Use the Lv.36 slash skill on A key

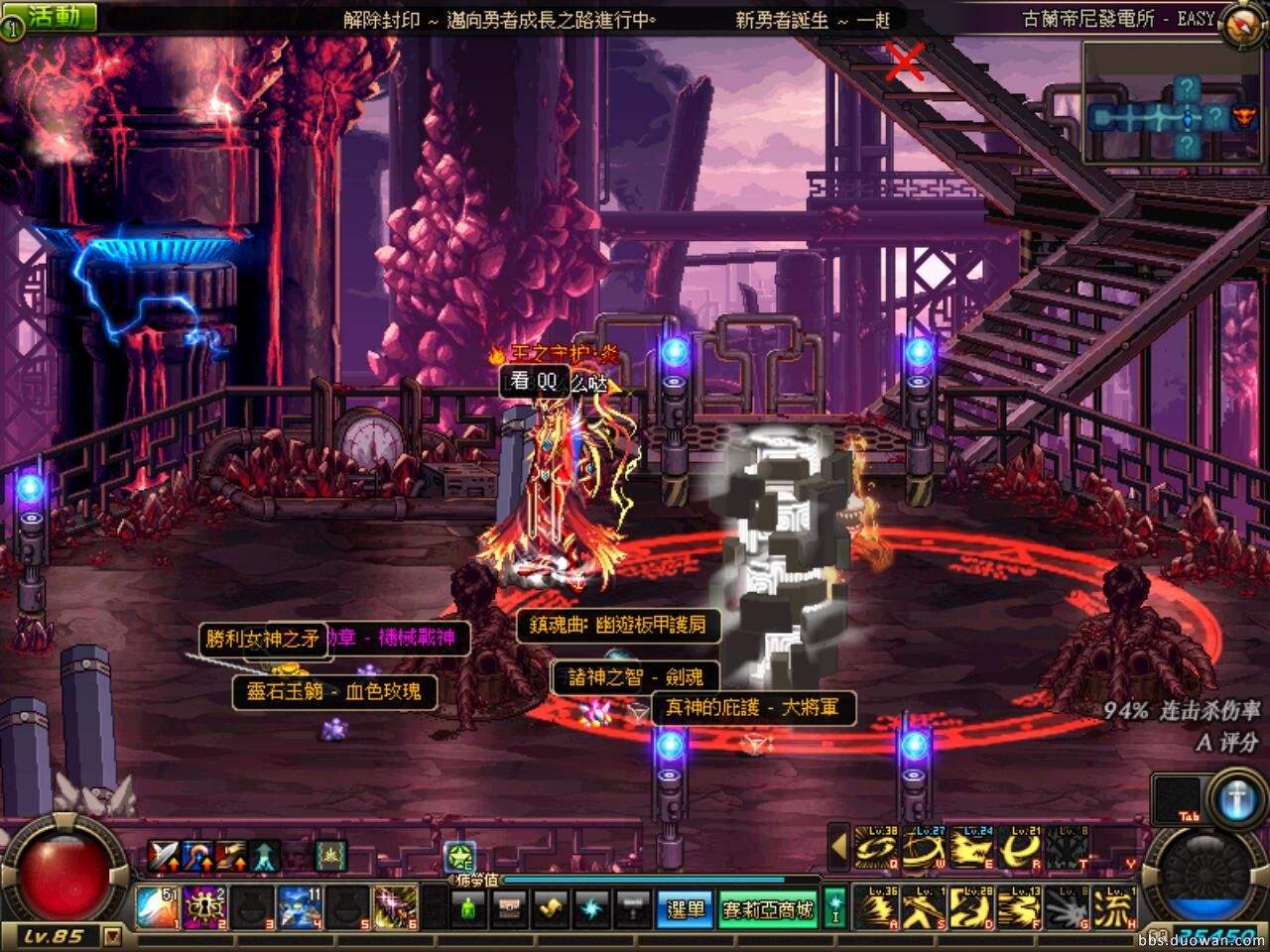(x=876, y=906)
